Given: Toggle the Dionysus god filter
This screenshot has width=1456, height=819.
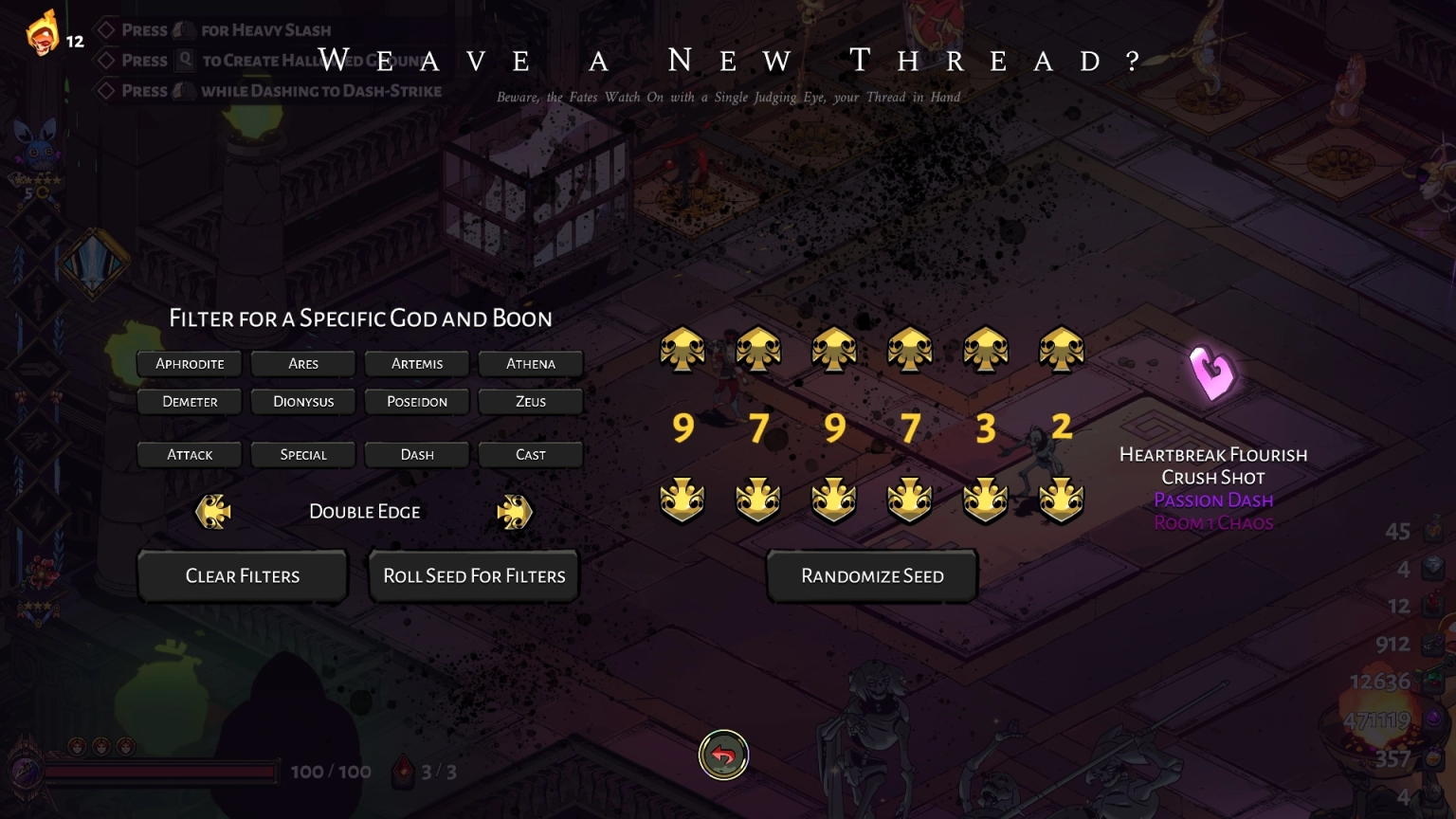Looking at the screenshot, I should [x=302, y=401].
